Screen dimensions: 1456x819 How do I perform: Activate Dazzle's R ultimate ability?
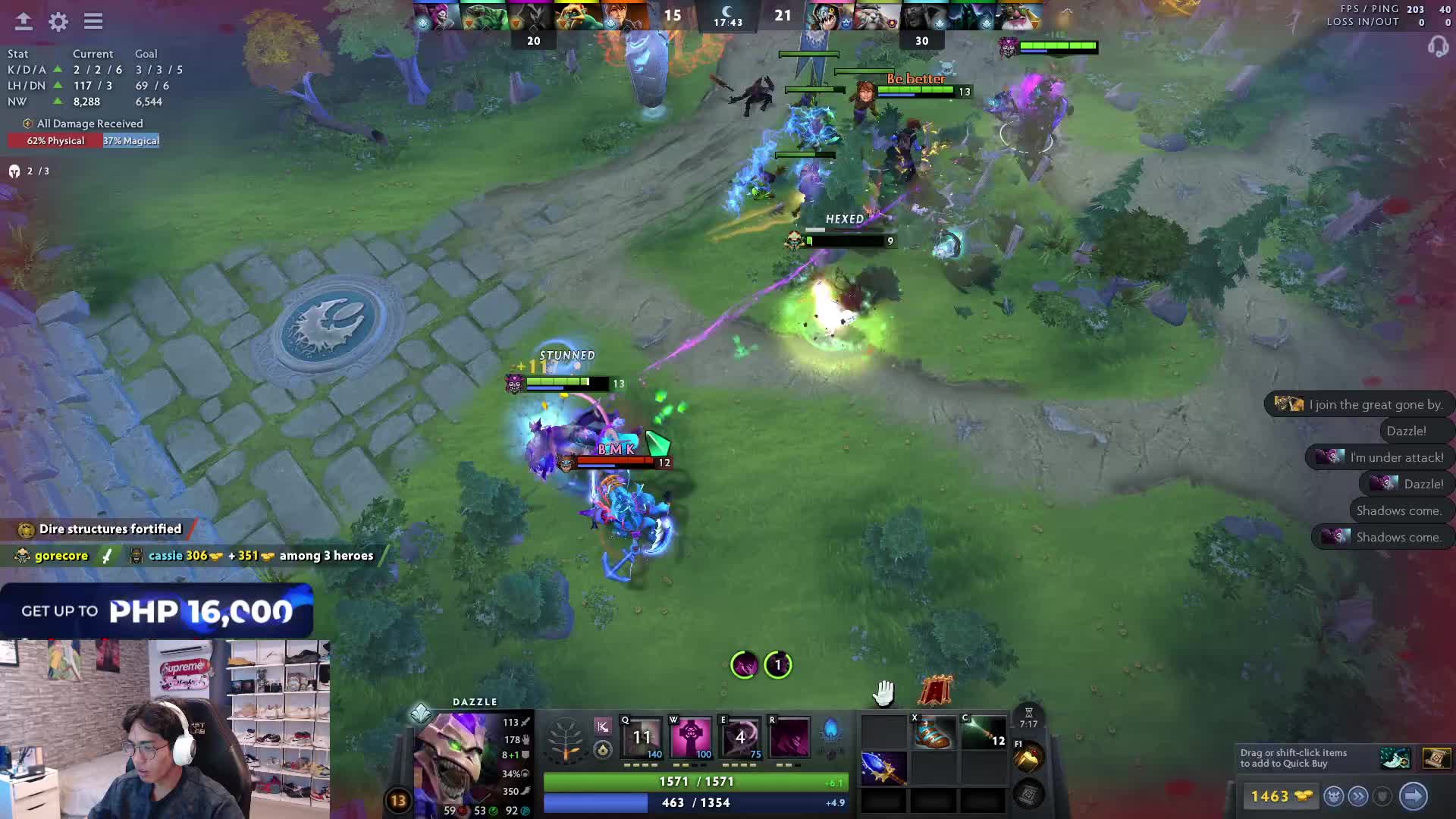pos(789,737)
